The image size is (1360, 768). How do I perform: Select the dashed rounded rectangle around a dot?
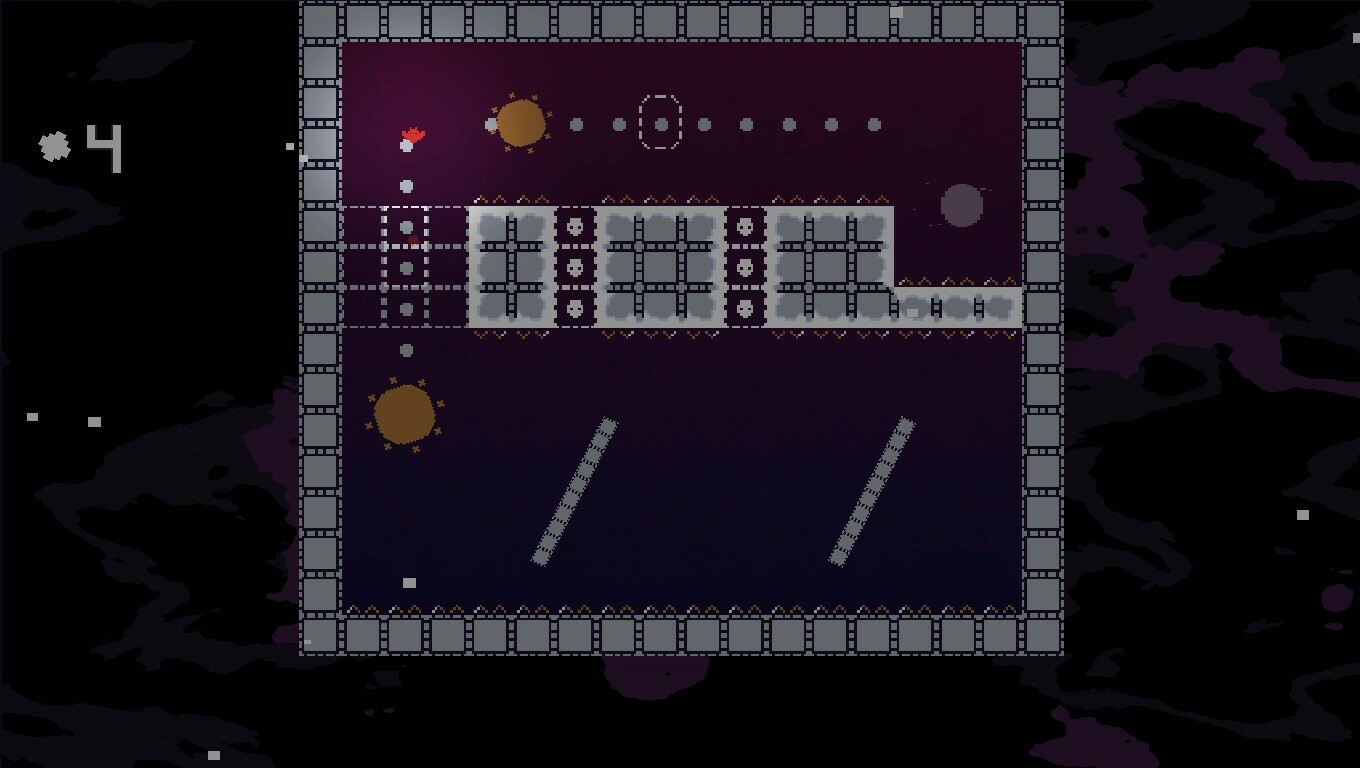[x=660, y=121]
